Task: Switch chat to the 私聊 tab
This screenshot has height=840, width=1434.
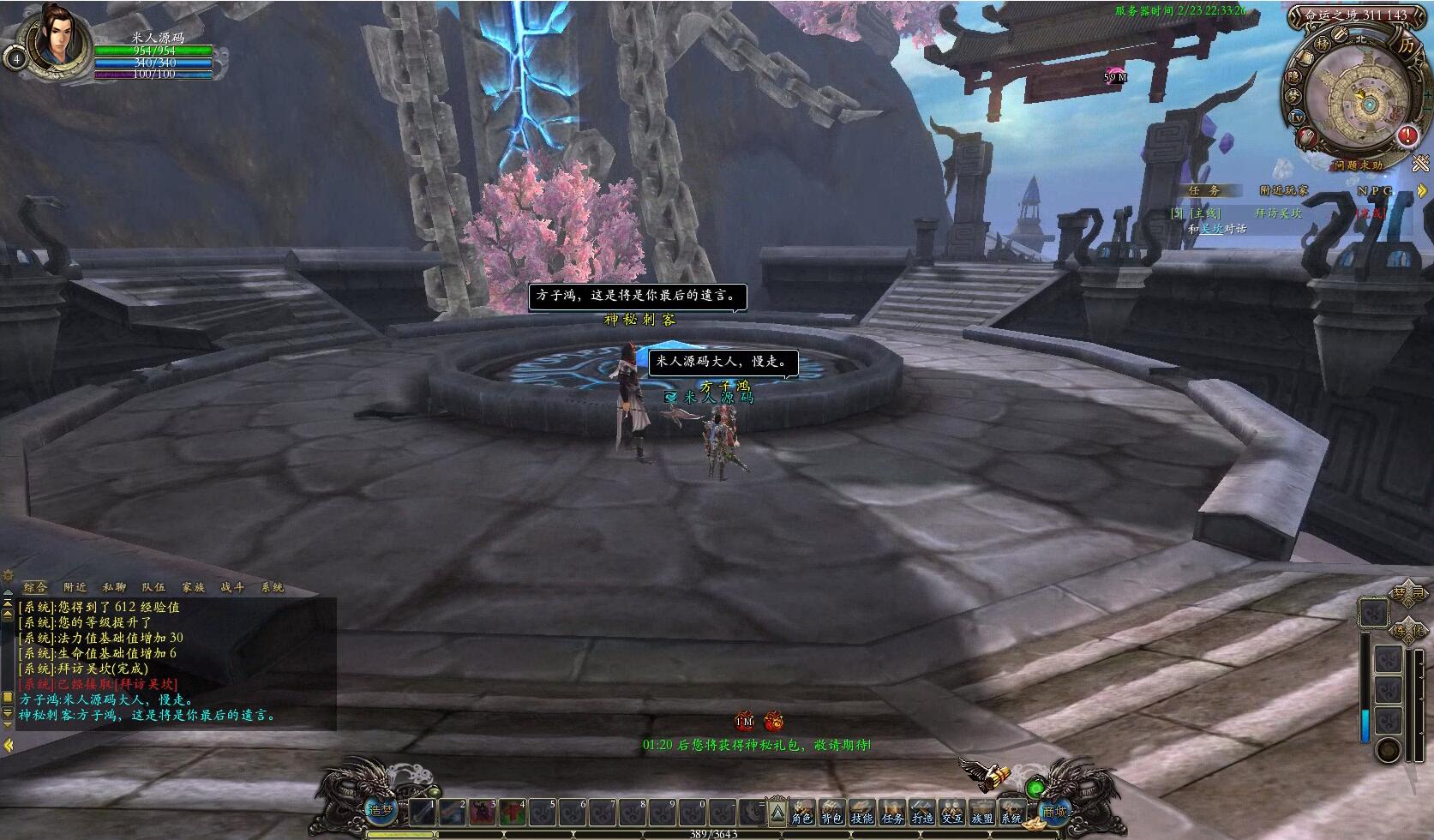Action: pyautogui.click(x=114, y=587)
